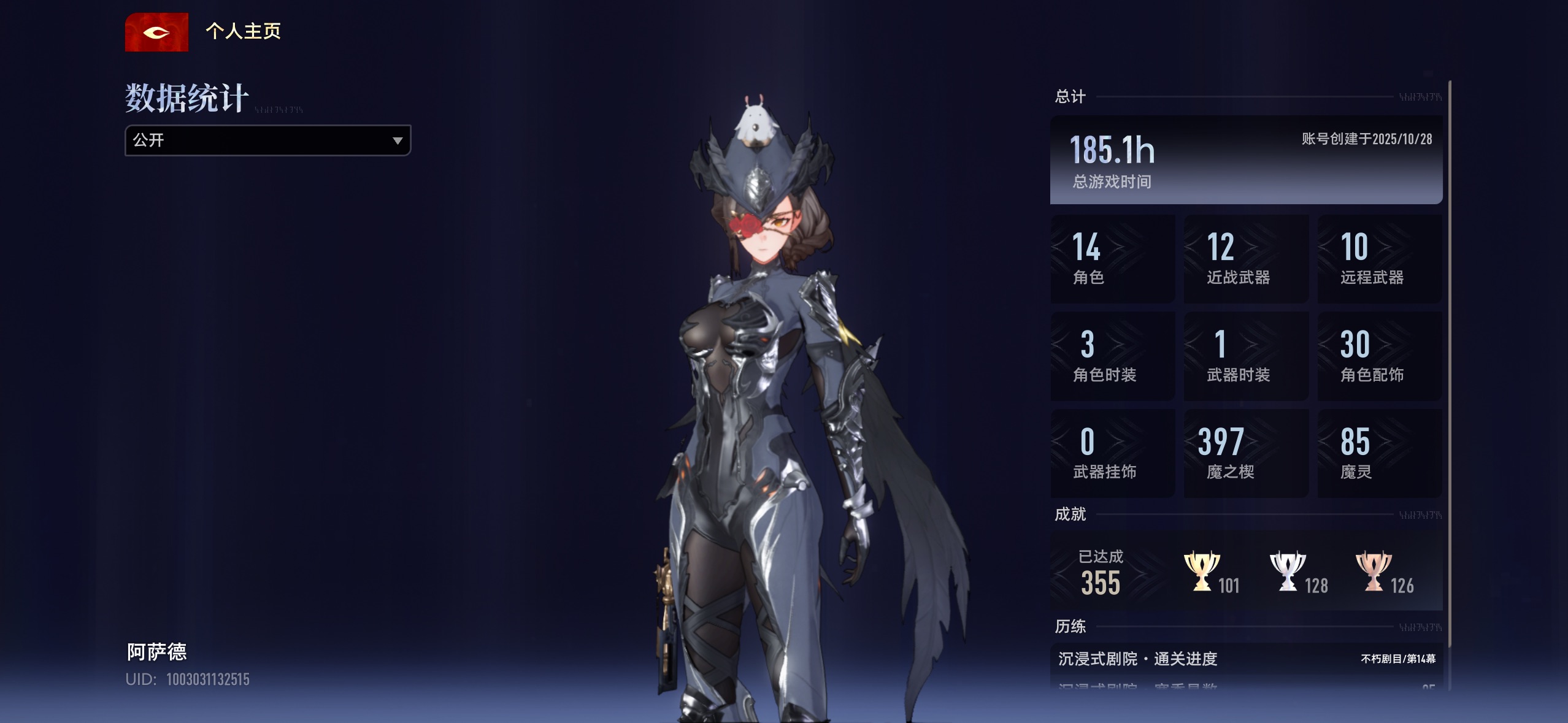This screenshot has width=1568, height=723.
Task: Click the gold trophy icon
Action: (x=1201, y=572)
